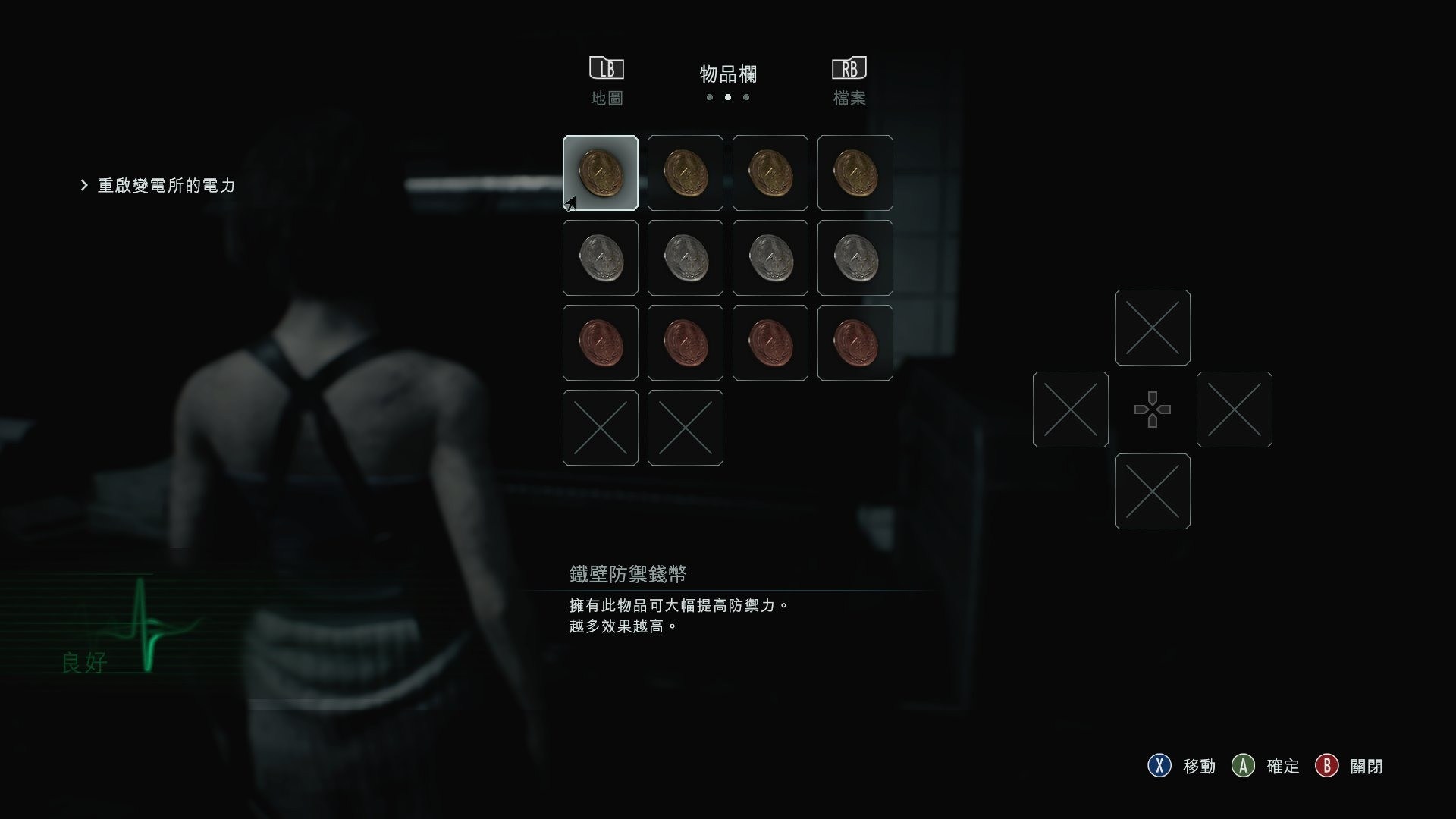Select the last gold coin in the top row
Viewport: 1456px width, 819px height.
point(855,173)
